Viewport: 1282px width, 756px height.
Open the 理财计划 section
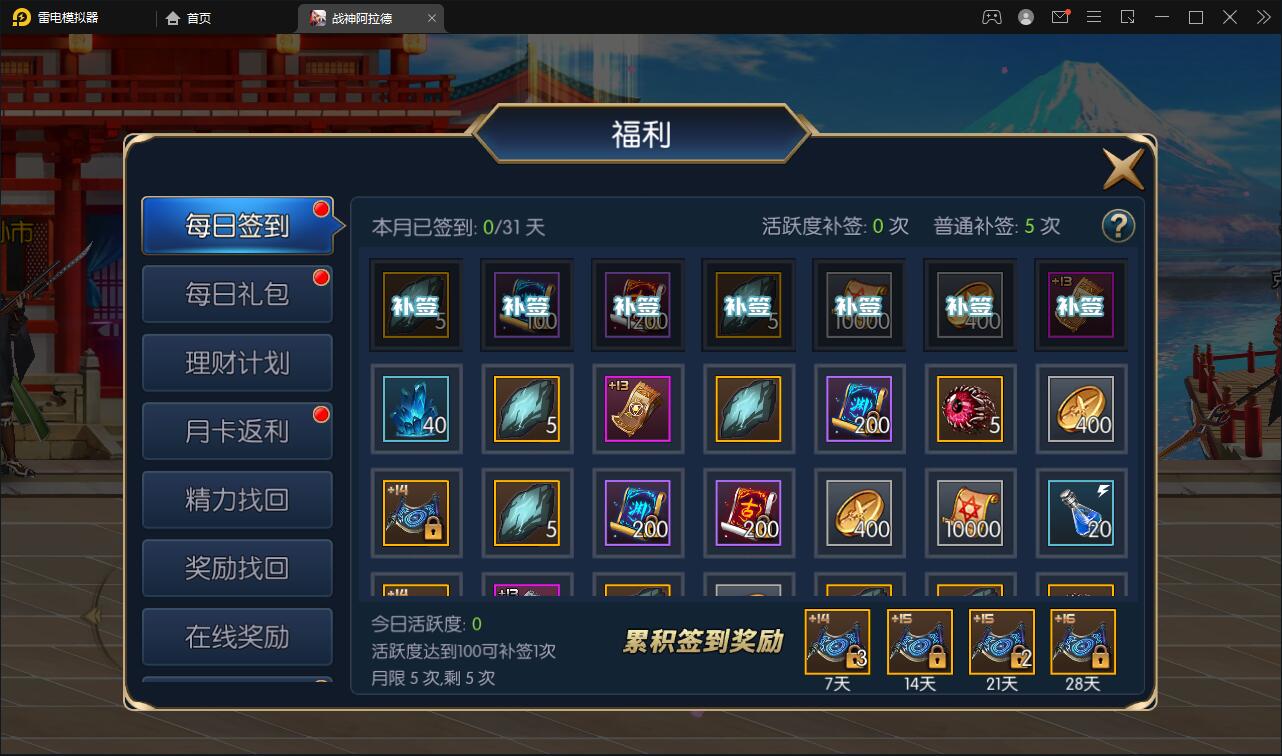[x=236, y=362]
